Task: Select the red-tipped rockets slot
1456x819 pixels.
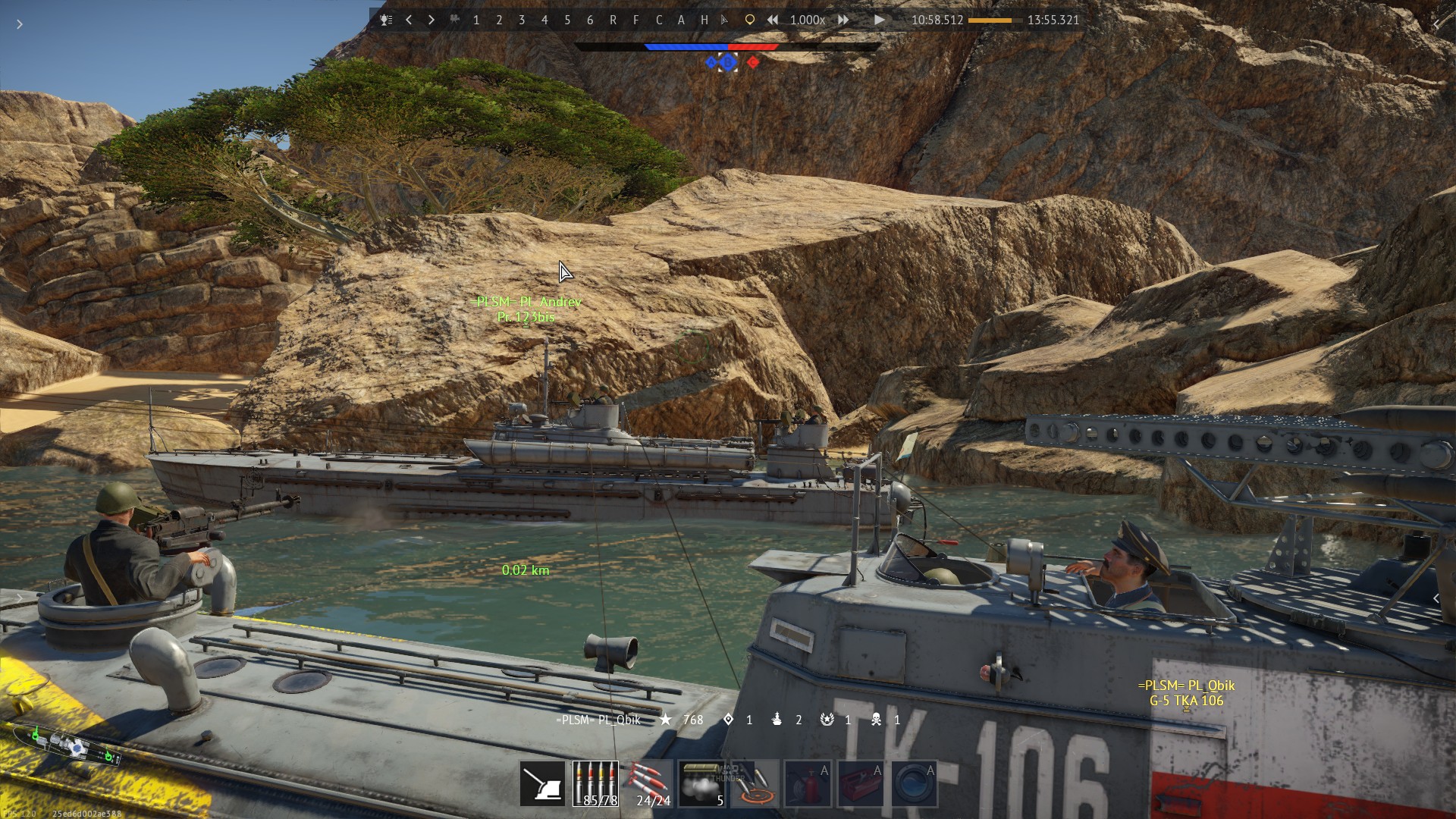Action: click(x=648, y=784)
